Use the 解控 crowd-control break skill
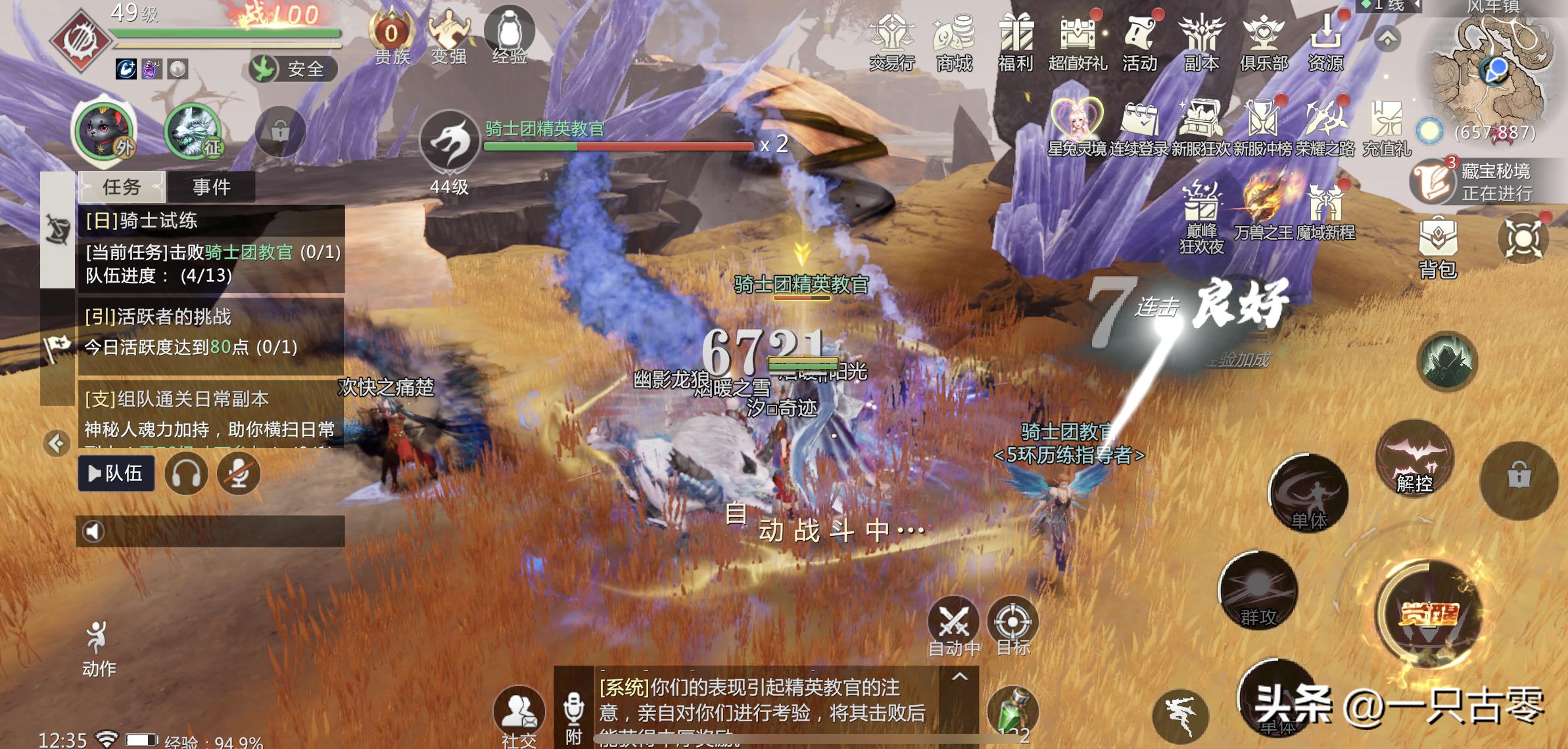Screen dimensions: 1568x749 click(1414, 459)
